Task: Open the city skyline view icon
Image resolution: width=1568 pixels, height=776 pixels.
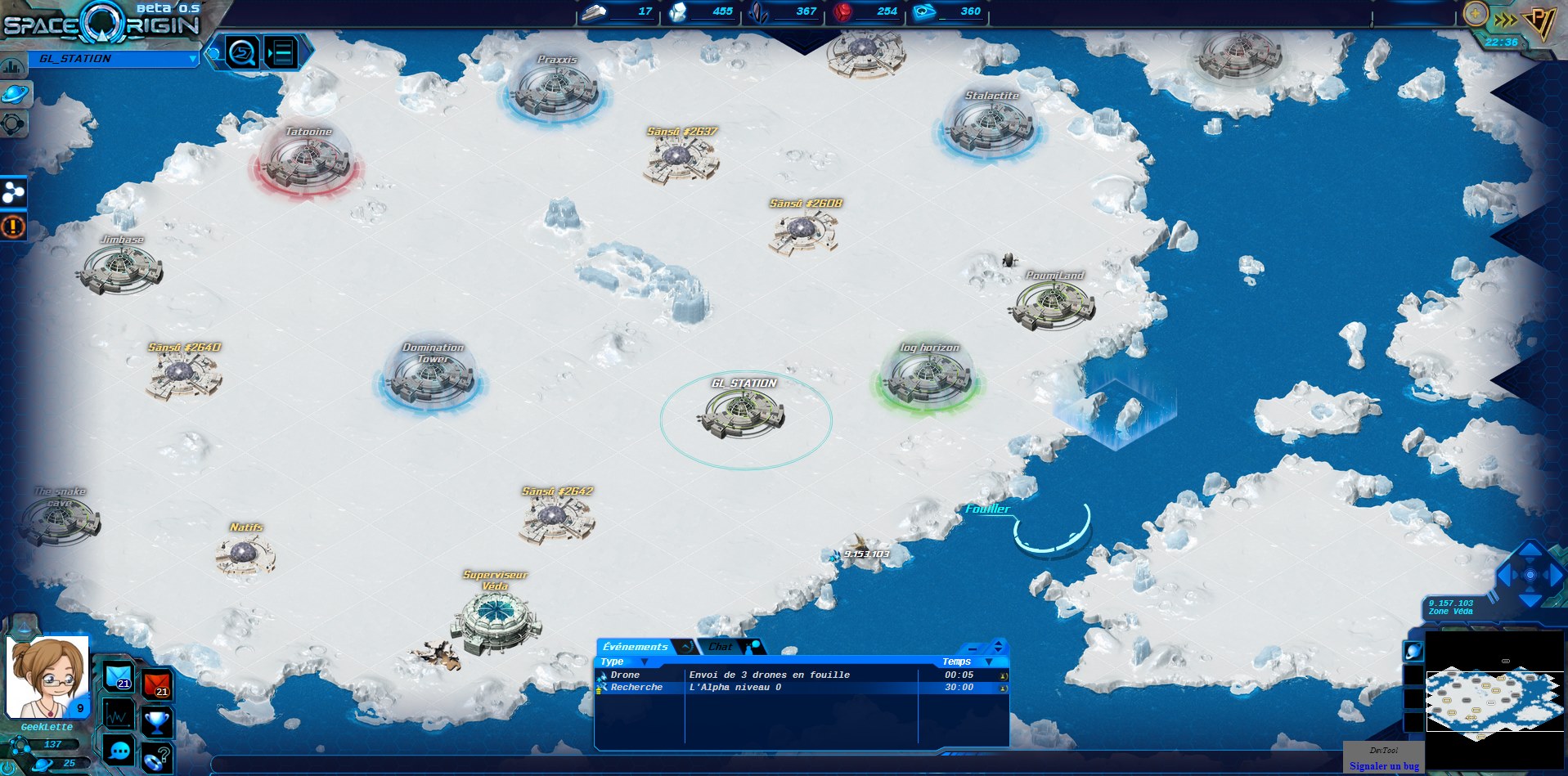Action: tap(12, 65)
